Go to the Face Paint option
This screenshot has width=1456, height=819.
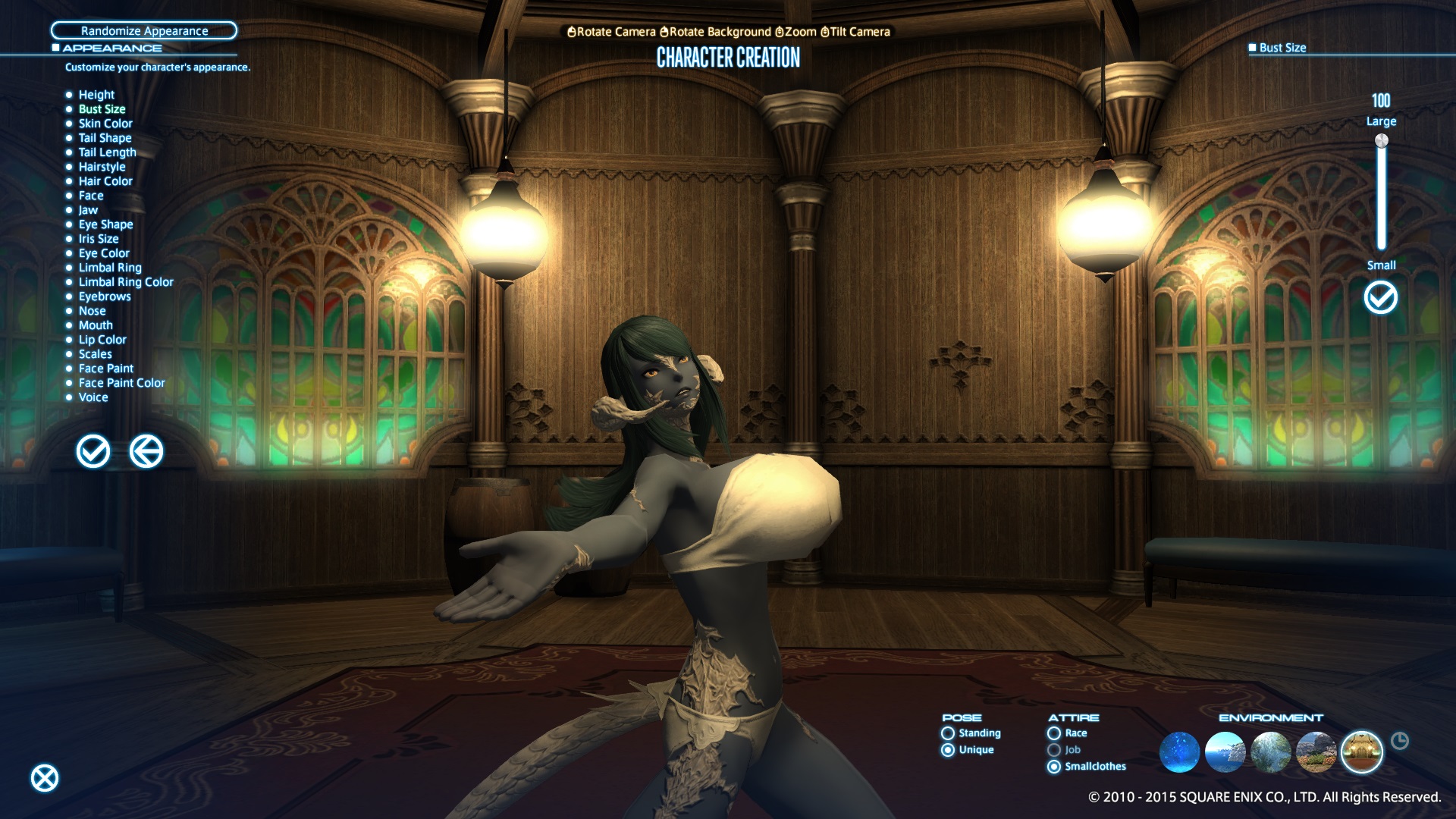105,369
